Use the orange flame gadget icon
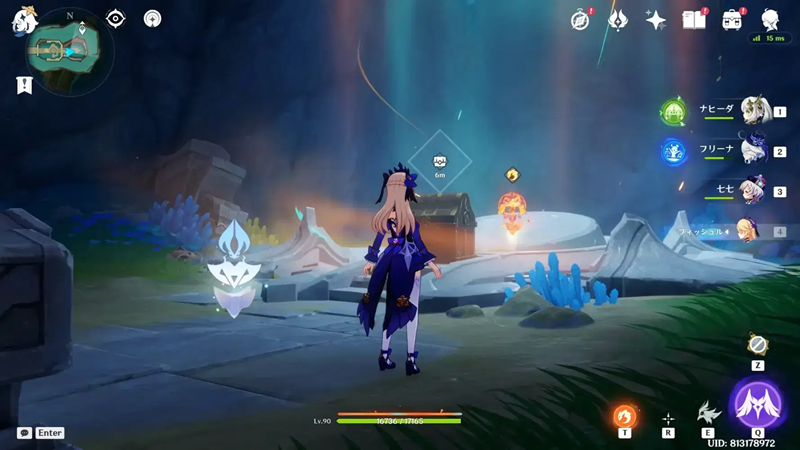This screenshot has height=450, width=800. tap(624, 415)
